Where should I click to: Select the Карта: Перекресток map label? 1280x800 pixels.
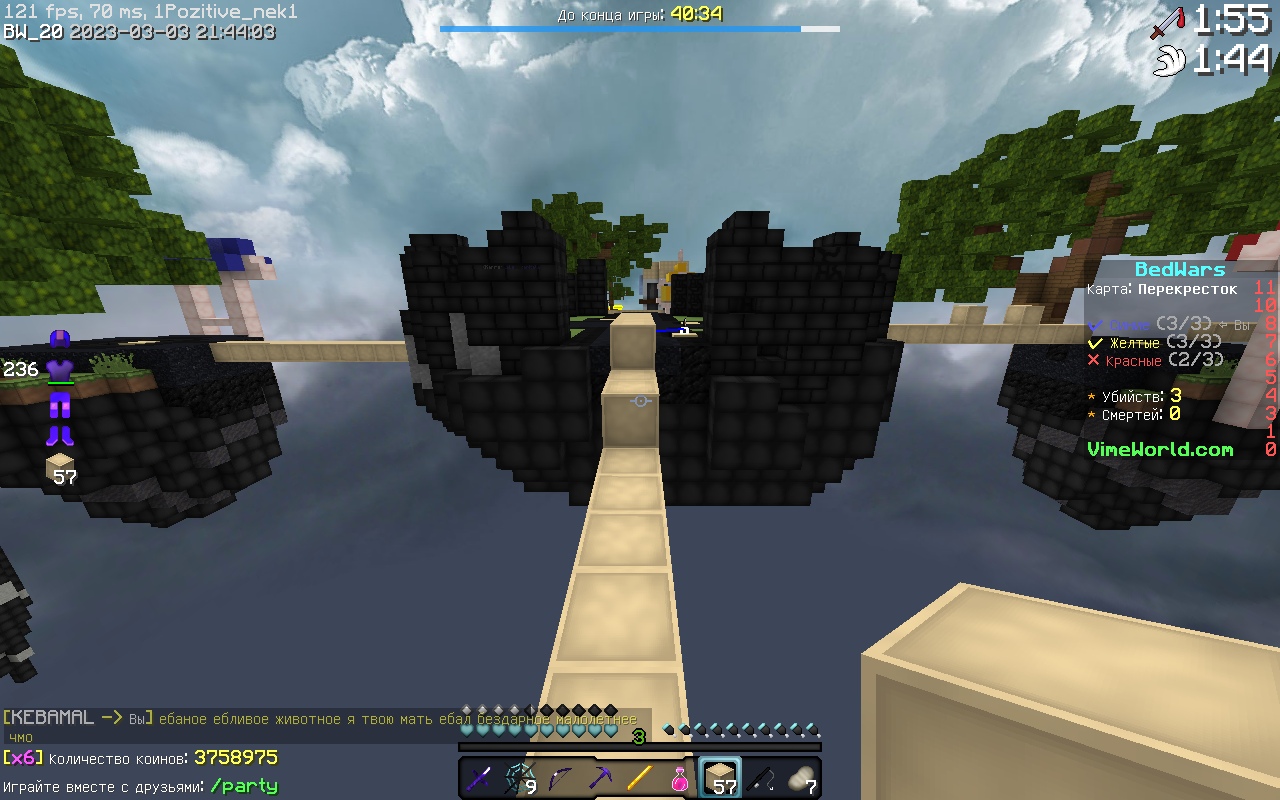click(x=1160, y=288)
